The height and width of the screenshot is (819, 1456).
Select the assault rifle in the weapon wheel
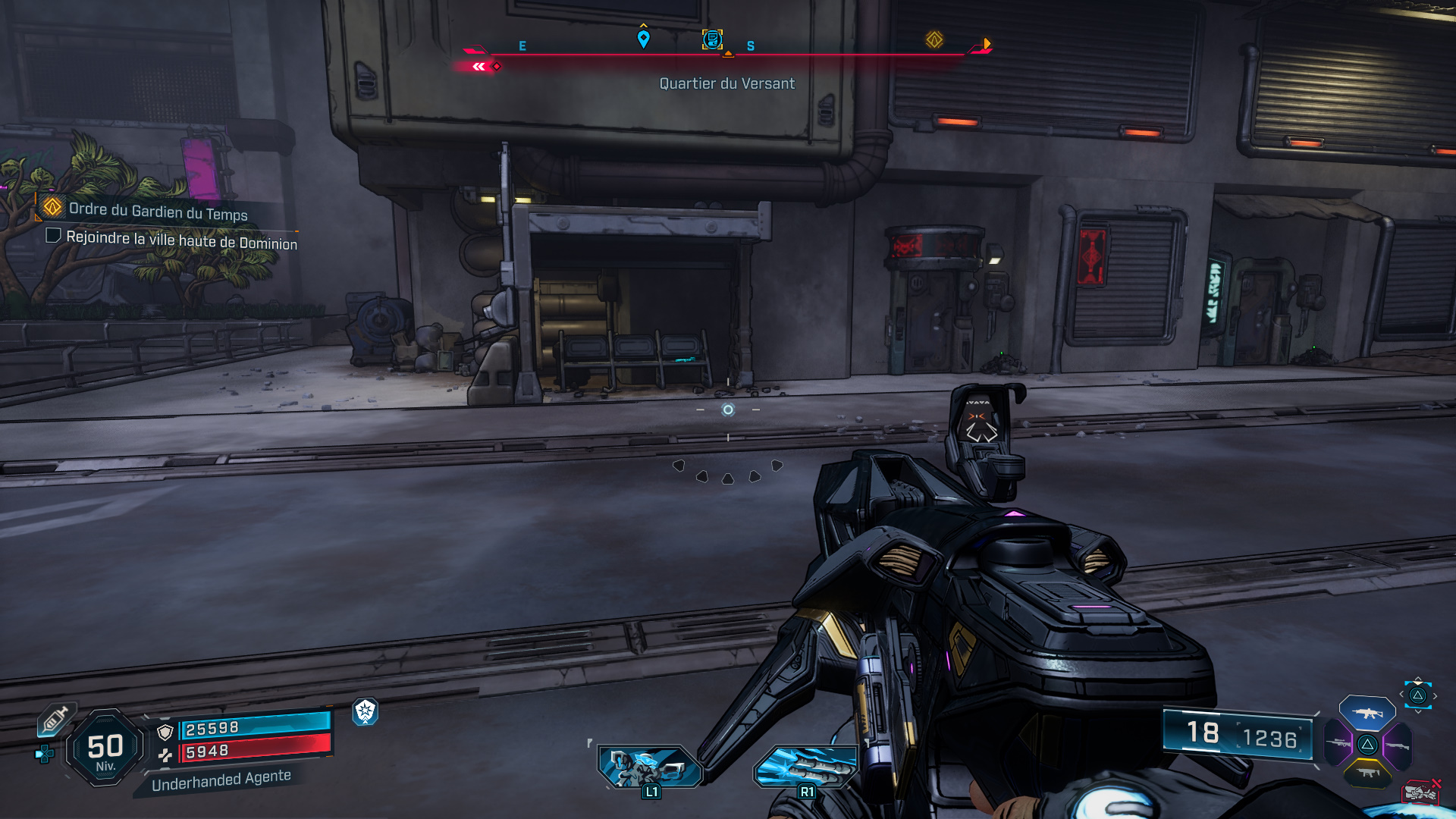(x=1367, y=713)
